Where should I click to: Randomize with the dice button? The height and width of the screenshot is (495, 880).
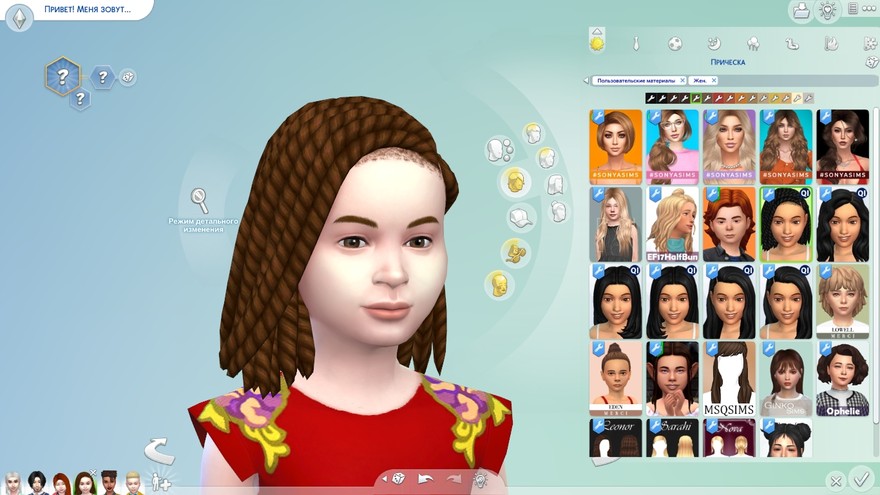[x=398, y=479]
